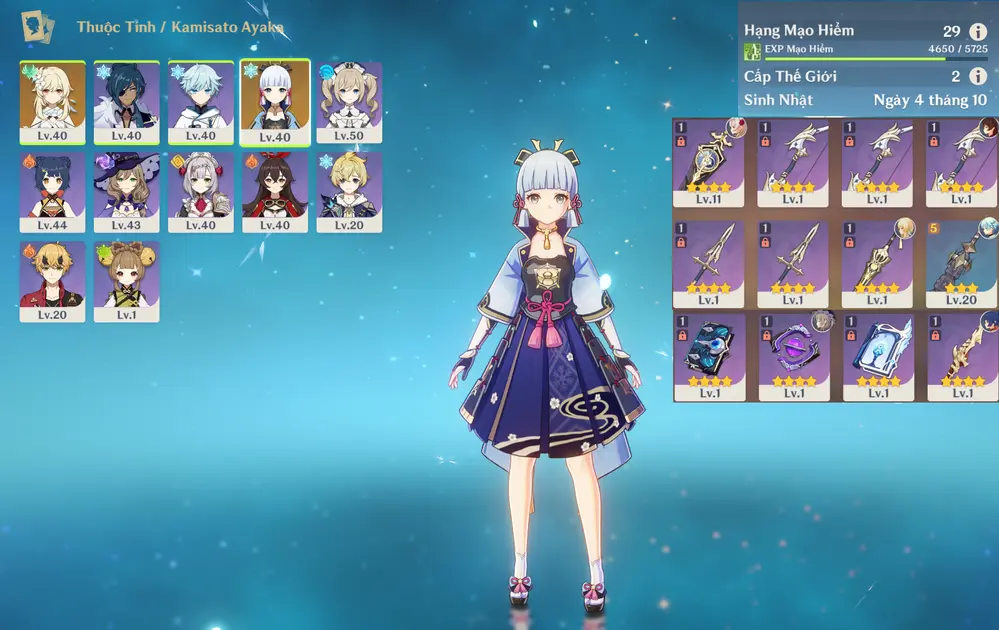Show info for Cấp Thế Giới
This screenshot has height=630, width=999.
click(978, 76)
